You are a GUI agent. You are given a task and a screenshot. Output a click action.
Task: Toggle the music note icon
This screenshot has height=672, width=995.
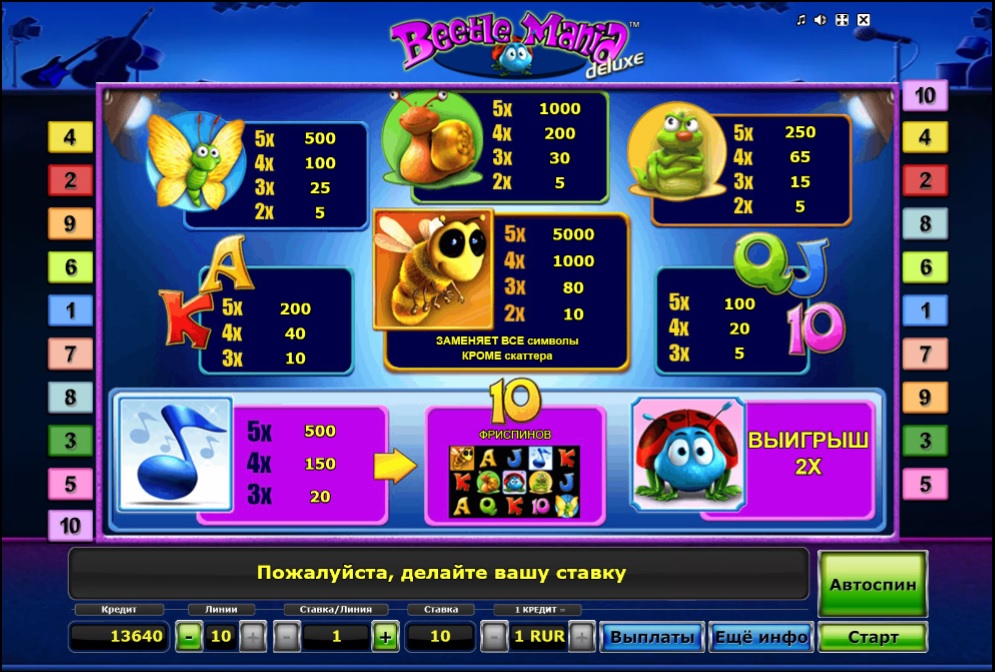pos(801,20)
